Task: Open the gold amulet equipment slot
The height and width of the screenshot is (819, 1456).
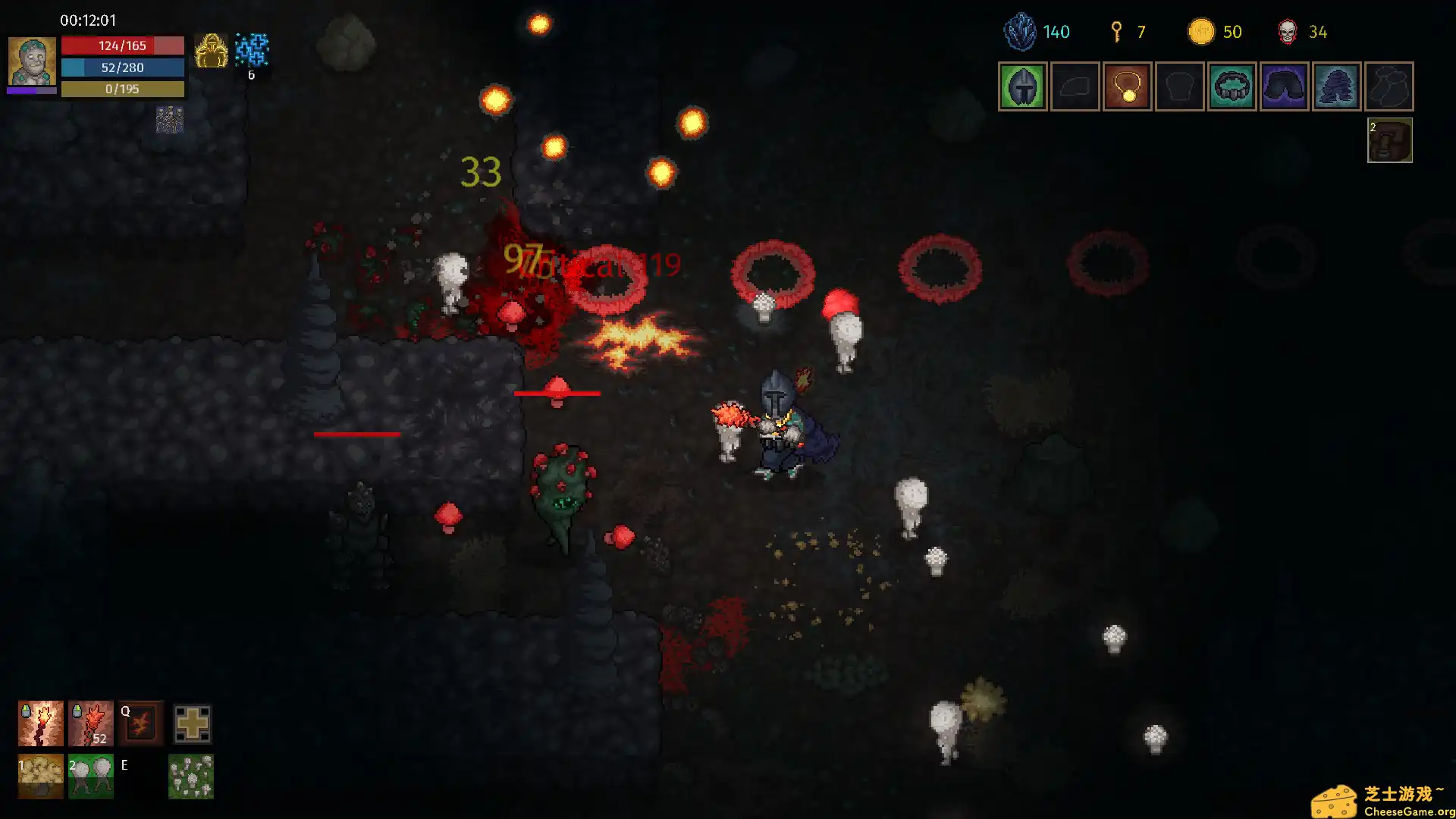Action: pyautogui.click(x=1127, y=86)
